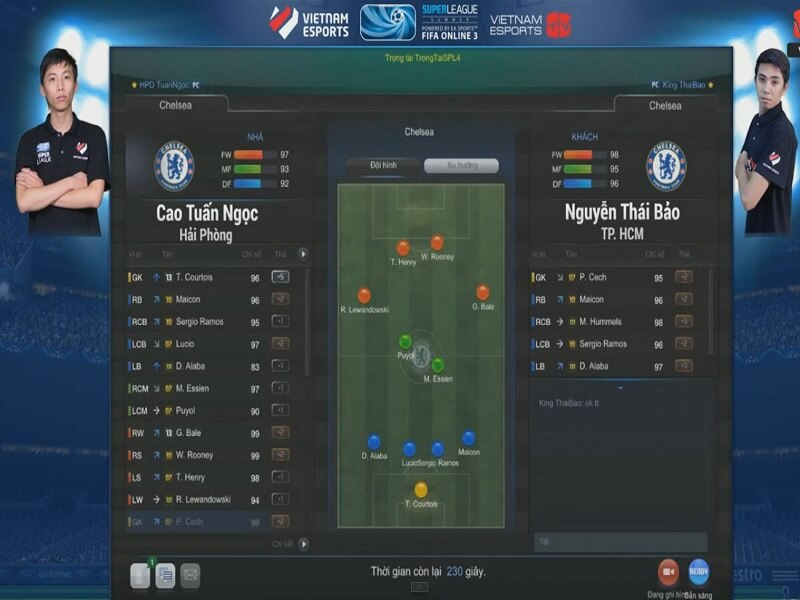The image size is (800, 600).
Task: Expand details with the Chi tiết arrow
Action: (304, 544)
